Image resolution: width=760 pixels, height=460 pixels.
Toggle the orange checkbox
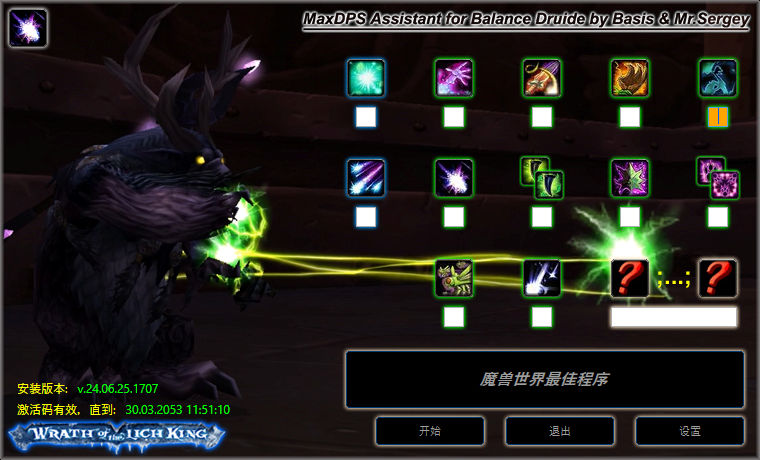[718, 117]
